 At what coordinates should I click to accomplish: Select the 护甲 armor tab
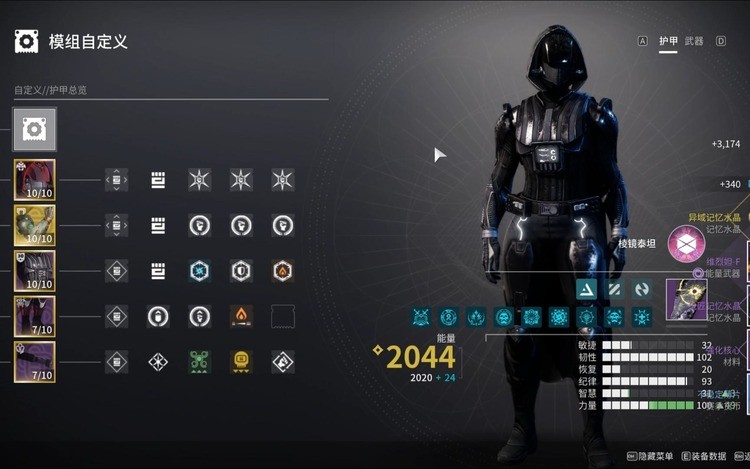pos(667,41)
